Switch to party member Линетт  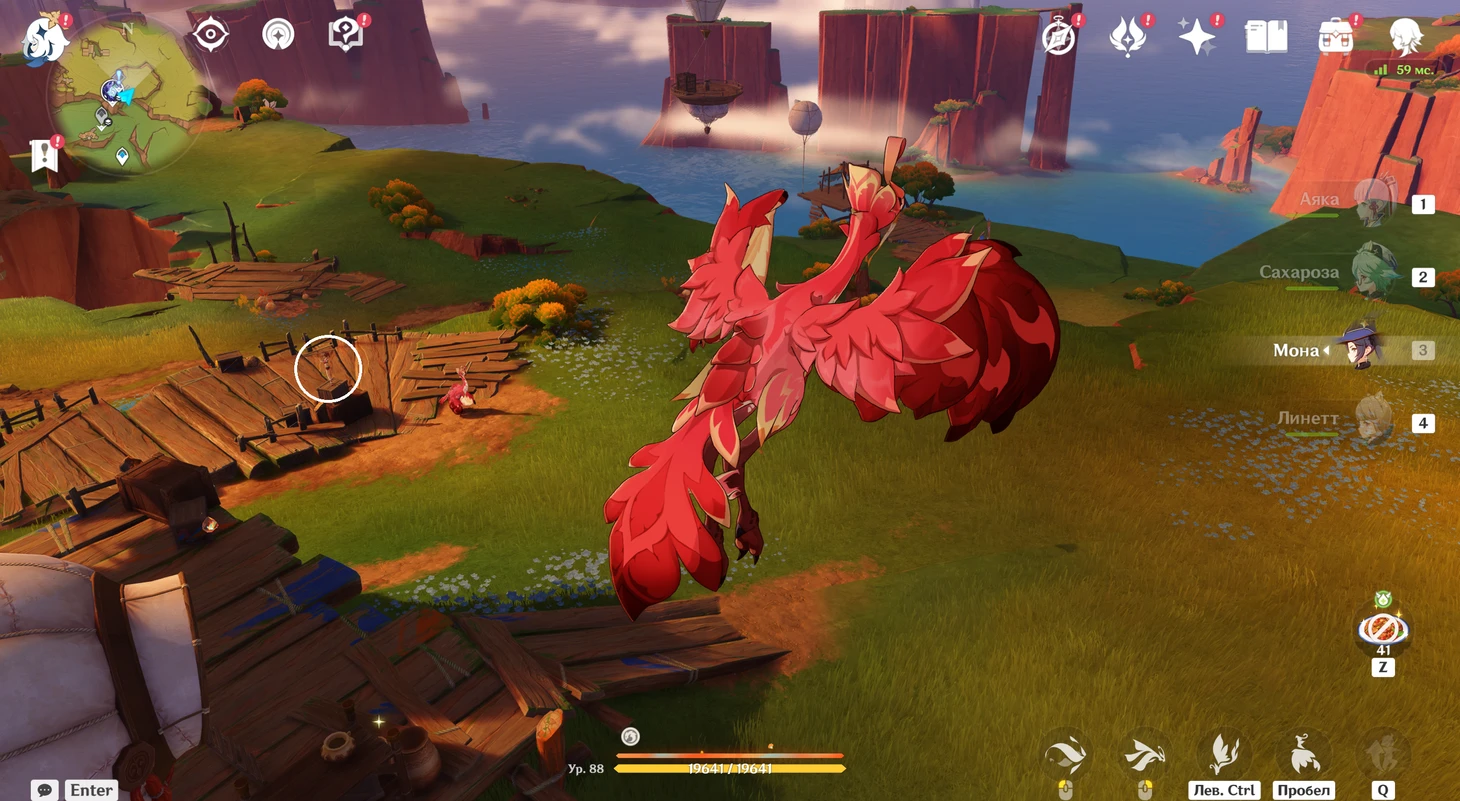coord(1374,422)
